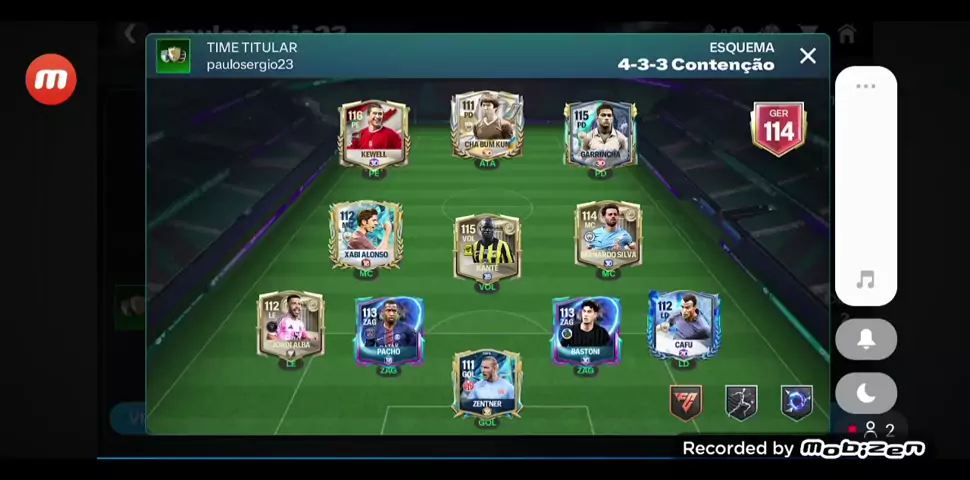Viewport: 970px width, 480px height.
Task: Click the blue energy orb icon
Action: click(796, 402)
